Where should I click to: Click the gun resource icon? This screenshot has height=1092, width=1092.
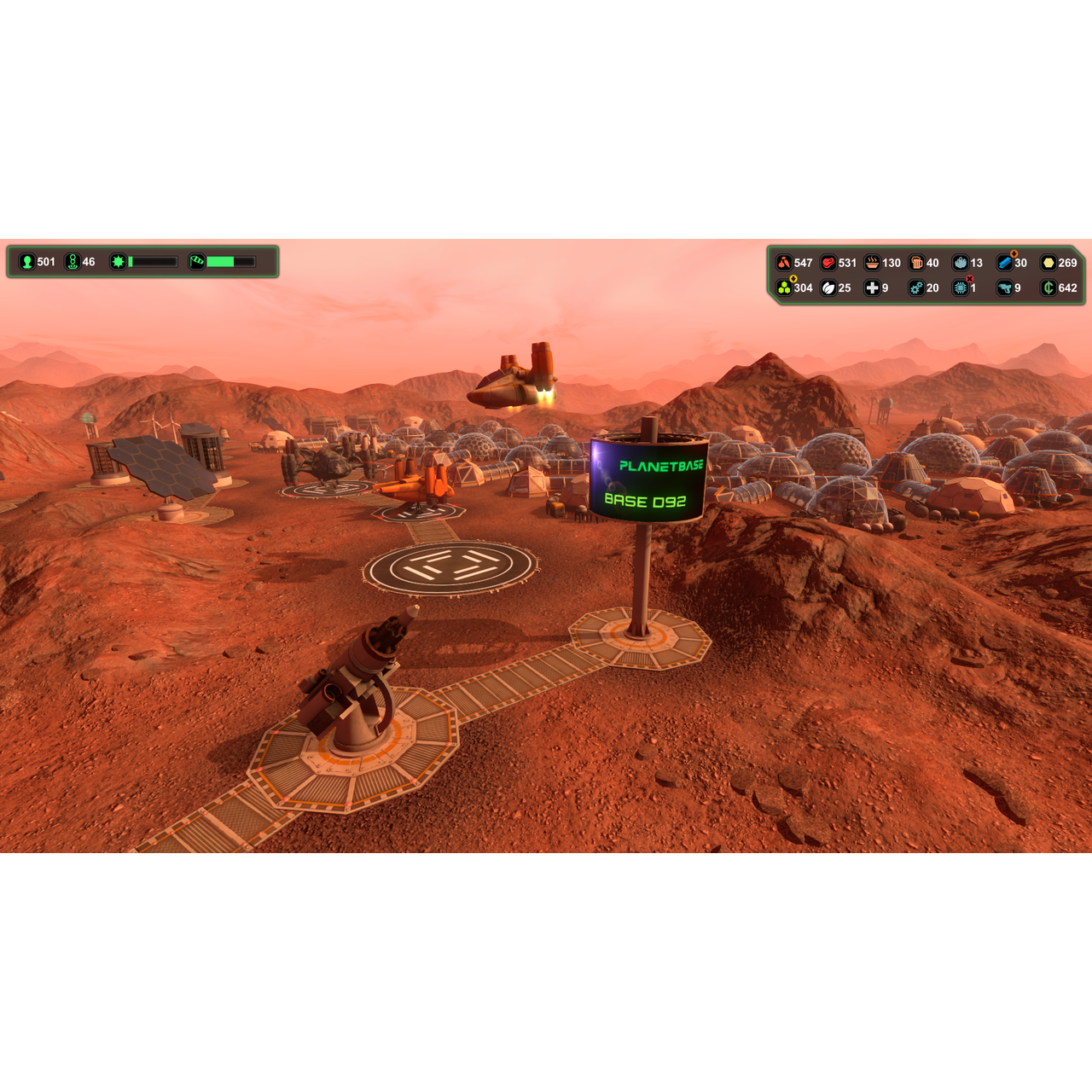pos(1005,288)
